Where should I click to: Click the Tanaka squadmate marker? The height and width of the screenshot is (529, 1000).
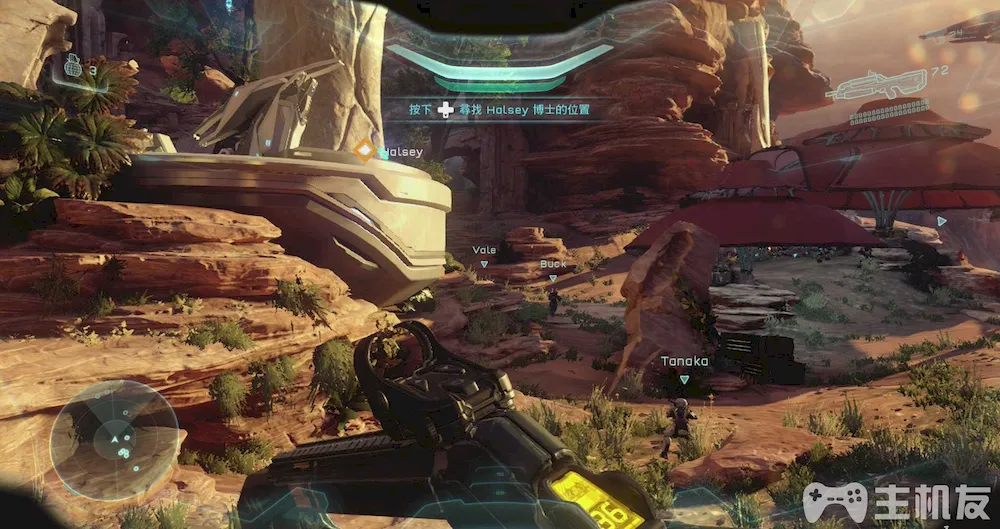[684, 379]
